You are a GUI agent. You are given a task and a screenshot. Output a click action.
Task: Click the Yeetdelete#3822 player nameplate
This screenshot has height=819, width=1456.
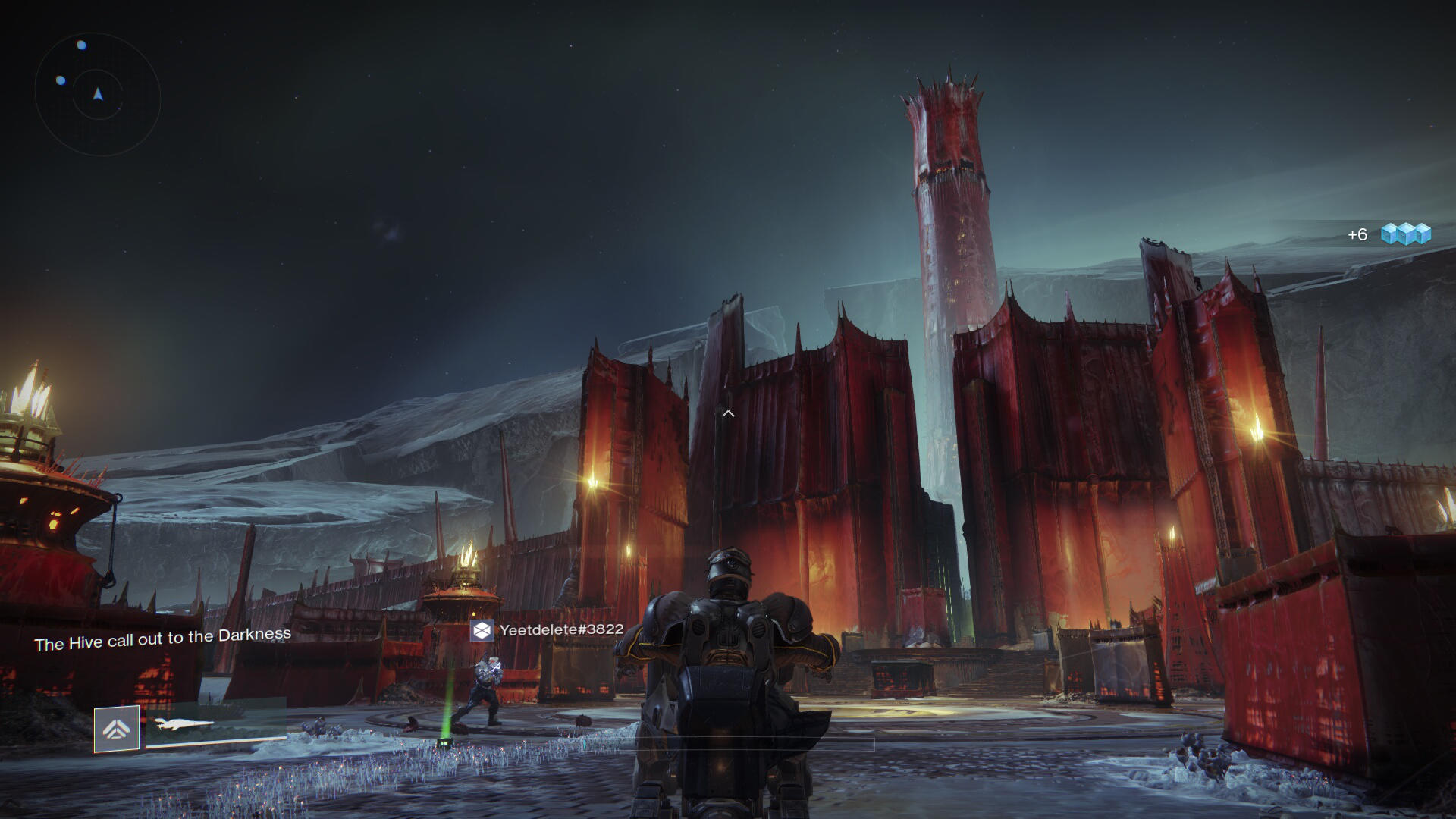548,629
